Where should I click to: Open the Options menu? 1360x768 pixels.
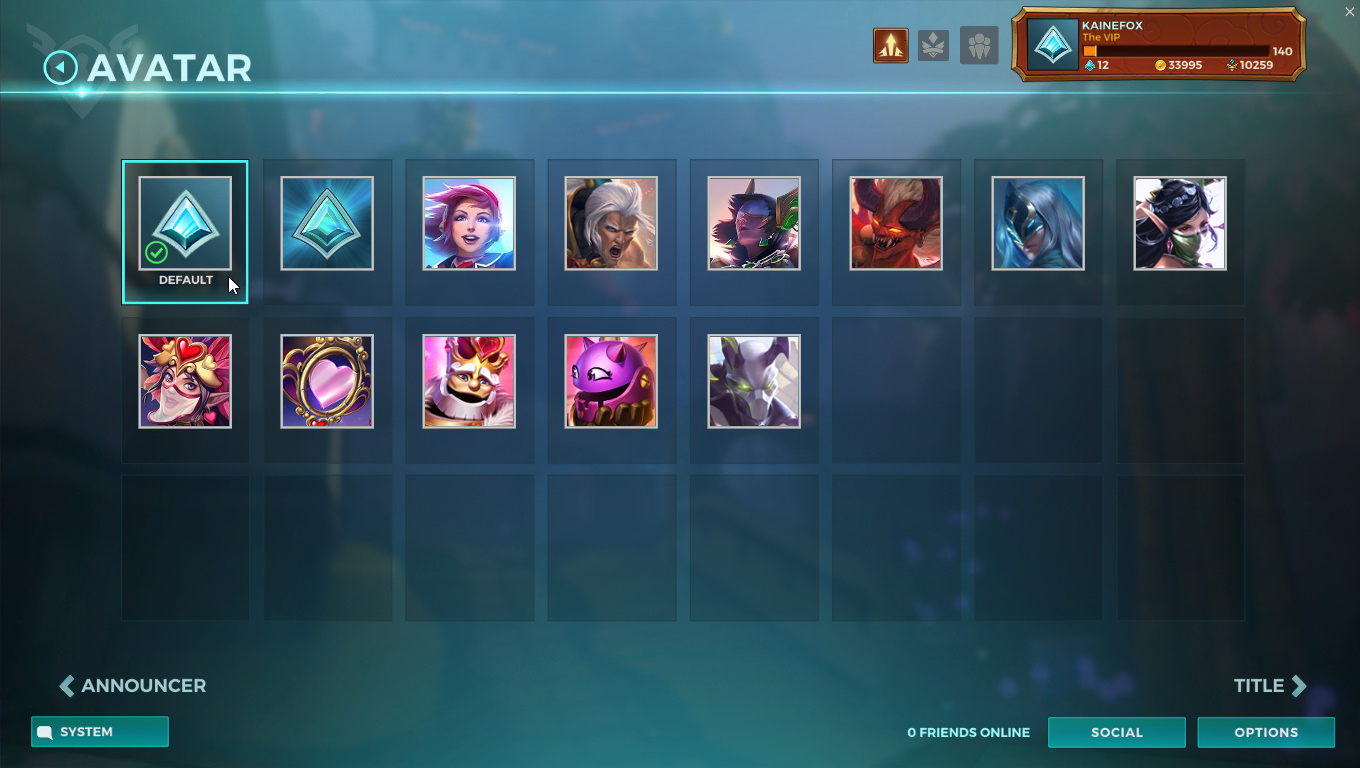coord(1266,732)
